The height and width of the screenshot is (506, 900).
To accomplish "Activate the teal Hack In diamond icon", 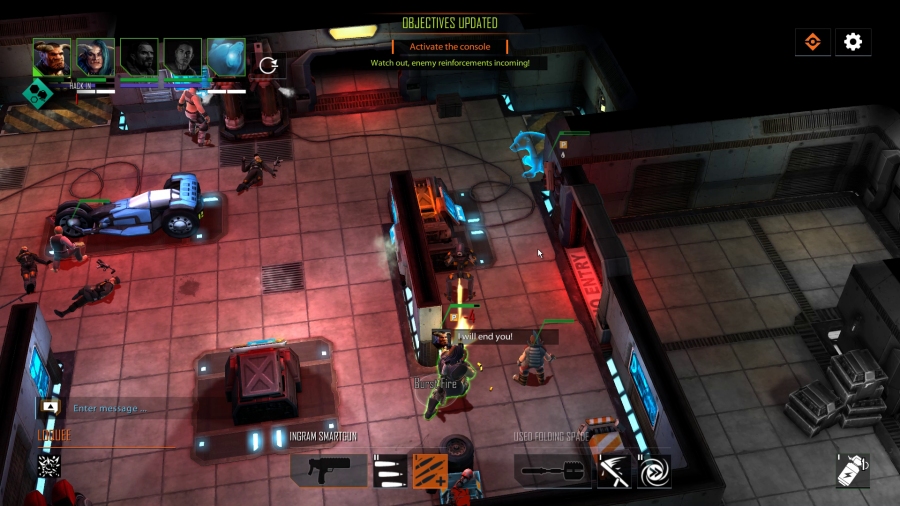I will tap(38, 93).
